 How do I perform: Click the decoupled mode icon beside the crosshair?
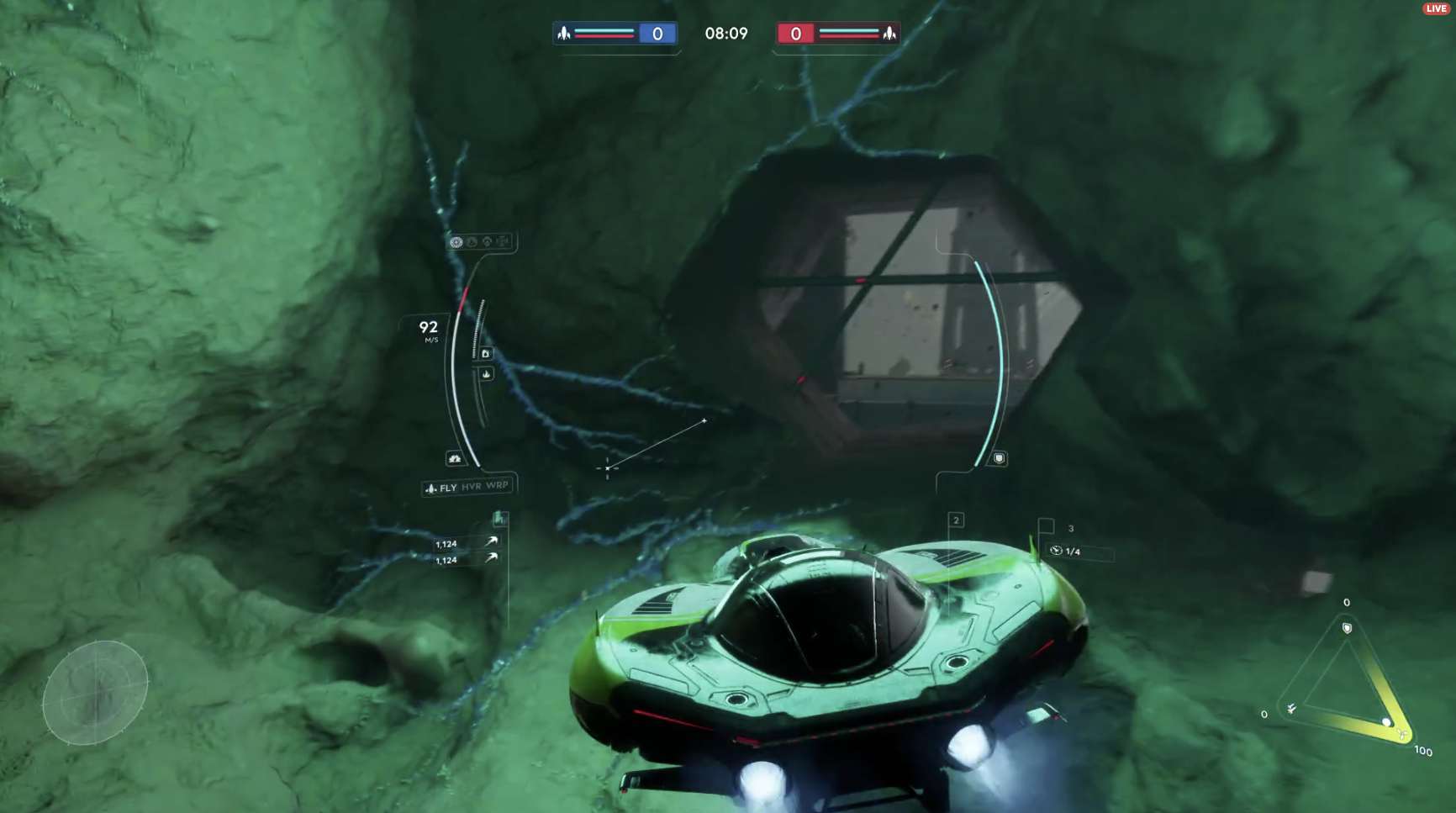[x=472, y=242]
